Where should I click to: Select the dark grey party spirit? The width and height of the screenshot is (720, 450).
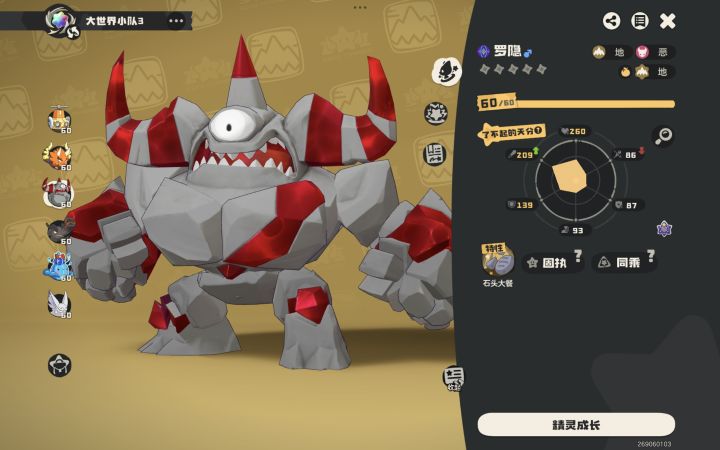[x=59, y=229]
